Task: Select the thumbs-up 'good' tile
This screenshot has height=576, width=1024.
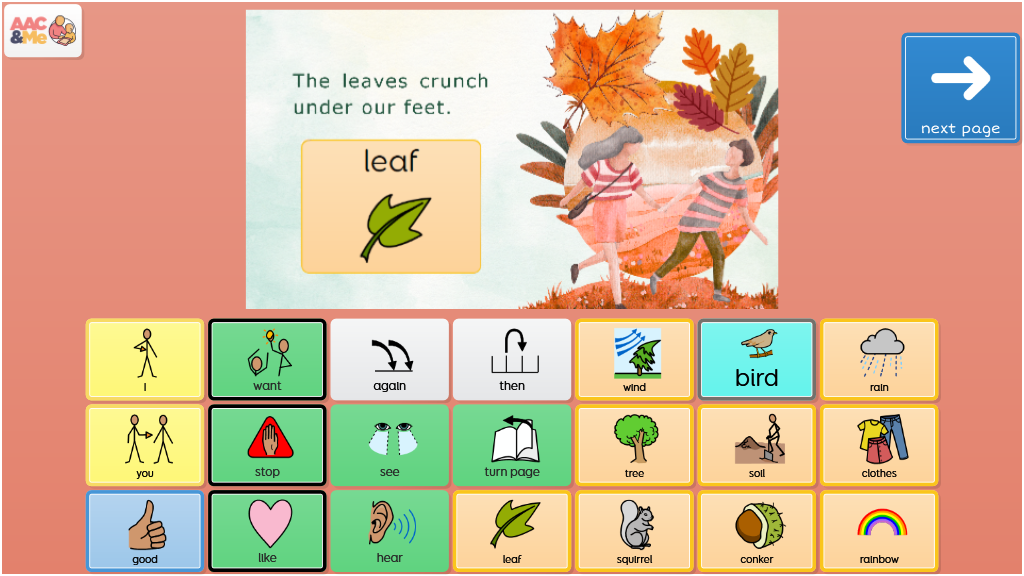Action: pos(145,530)
